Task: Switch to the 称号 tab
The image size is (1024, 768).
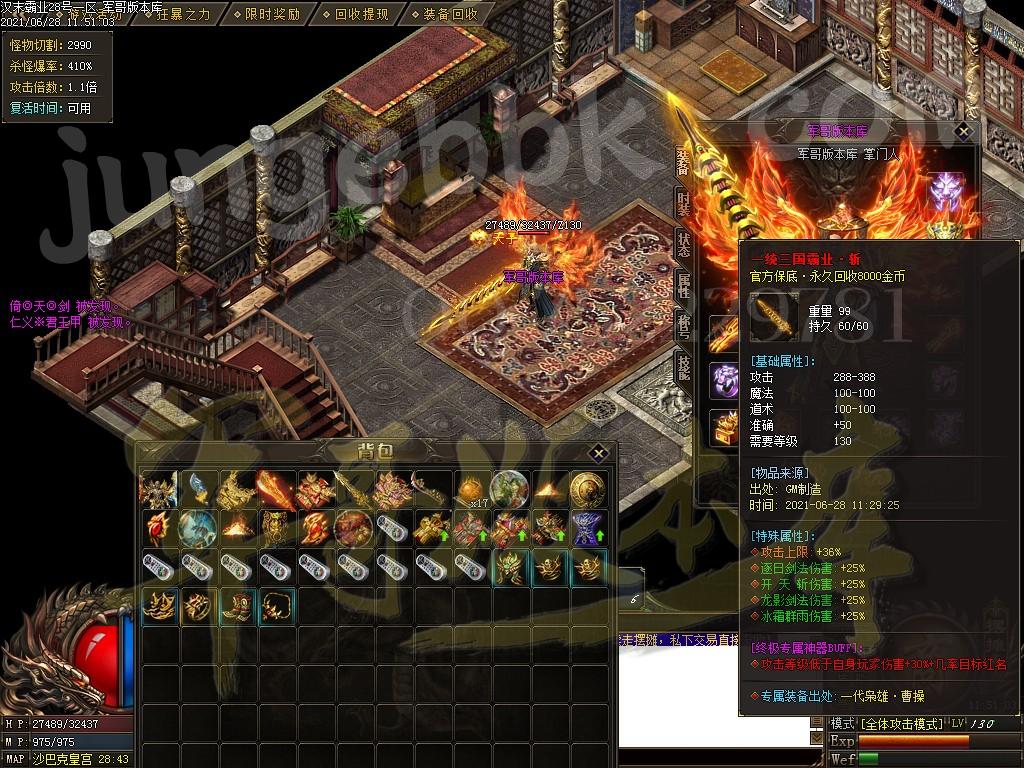Action: click(x=683, y=326)
